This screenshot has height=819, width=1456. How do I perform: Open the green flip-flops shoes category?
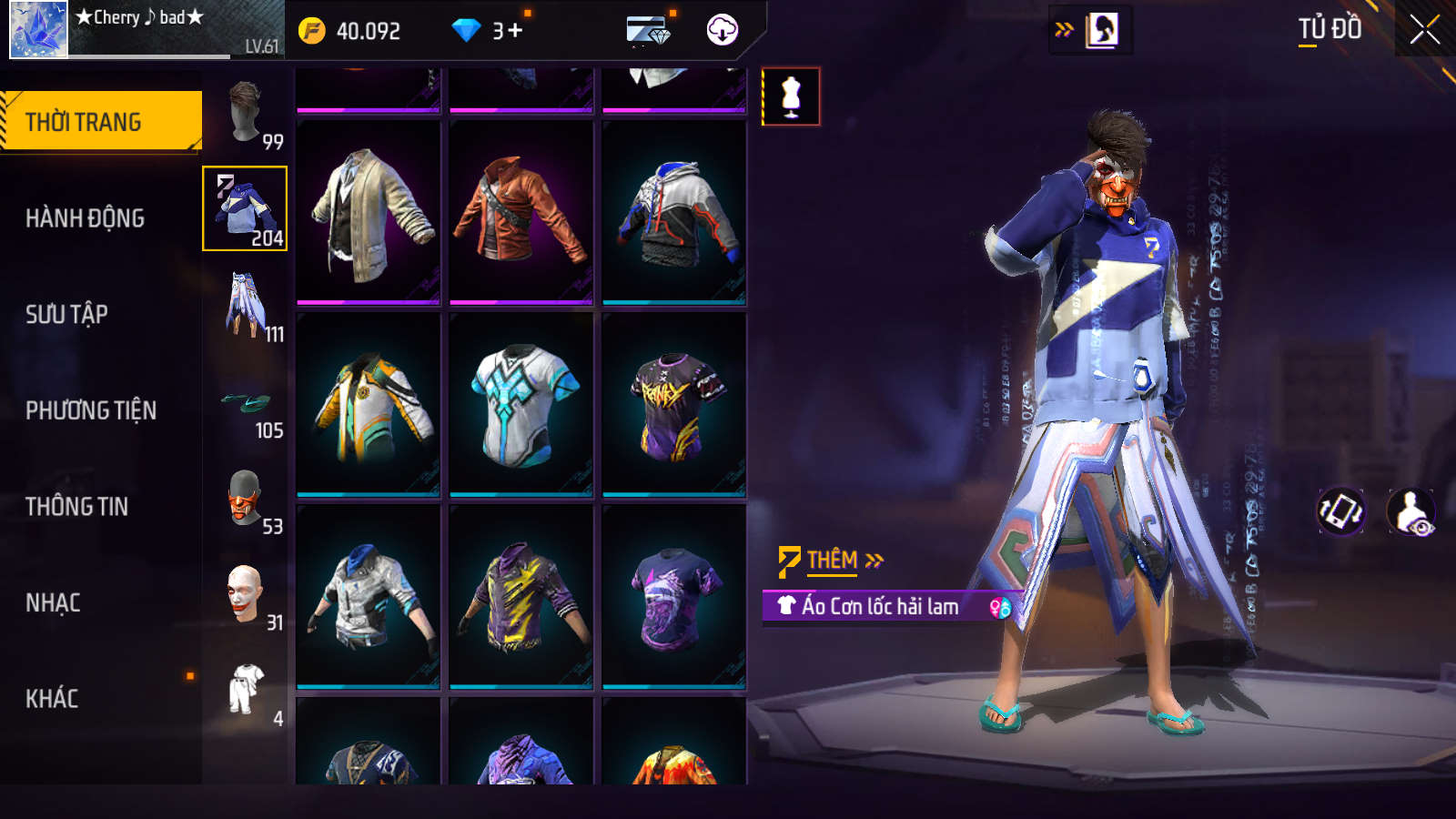pos(246,402)
